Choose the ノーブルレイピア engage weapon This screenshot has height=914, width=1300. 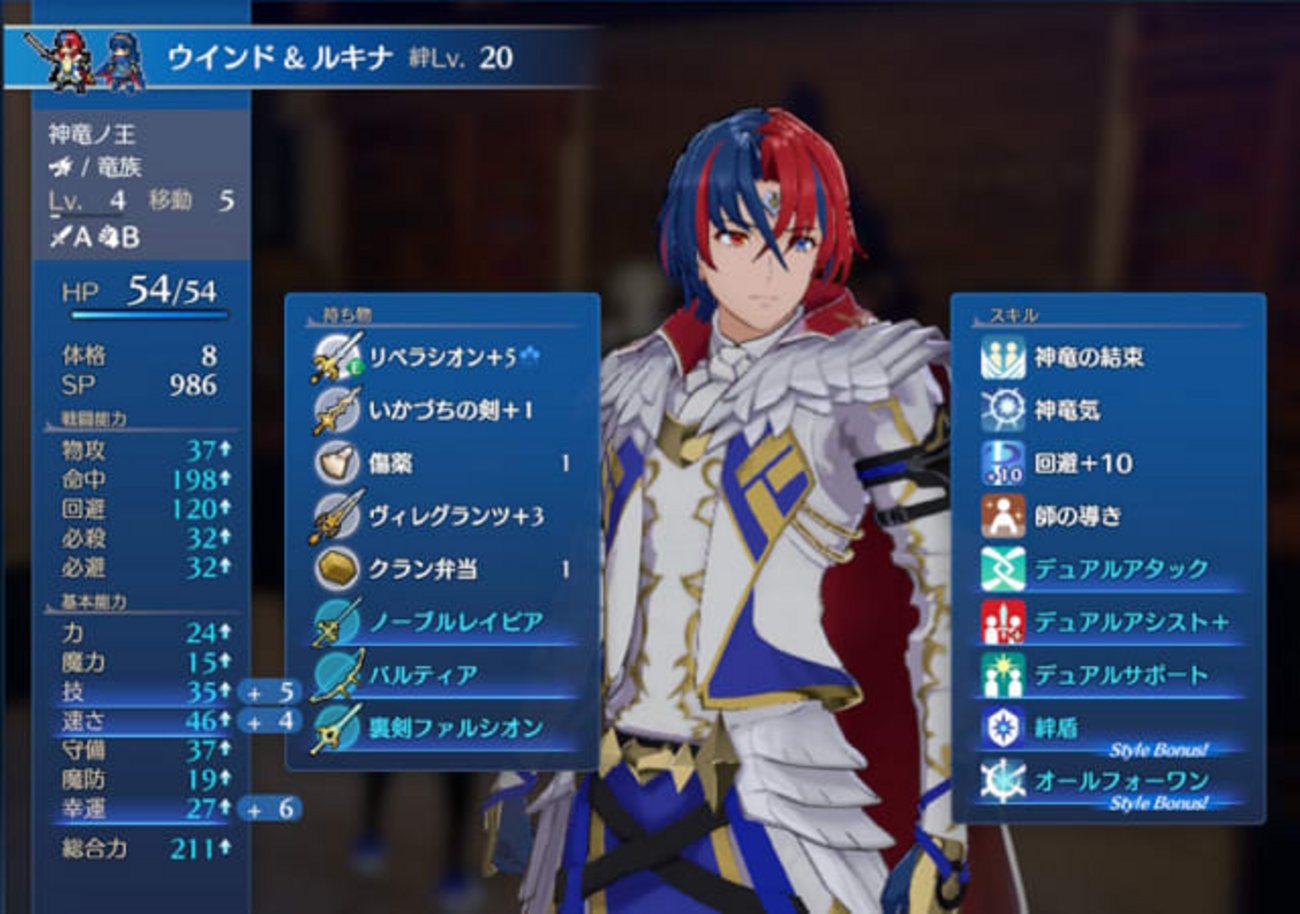coord(440,622)
